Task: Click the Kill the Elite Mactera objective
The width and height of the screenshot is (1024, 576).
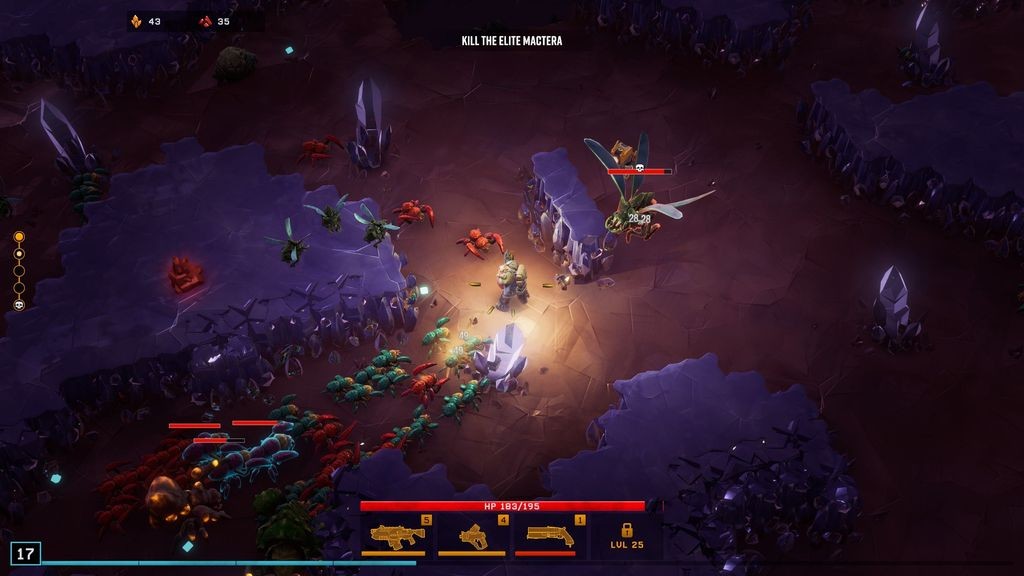Action: (511, 41)
